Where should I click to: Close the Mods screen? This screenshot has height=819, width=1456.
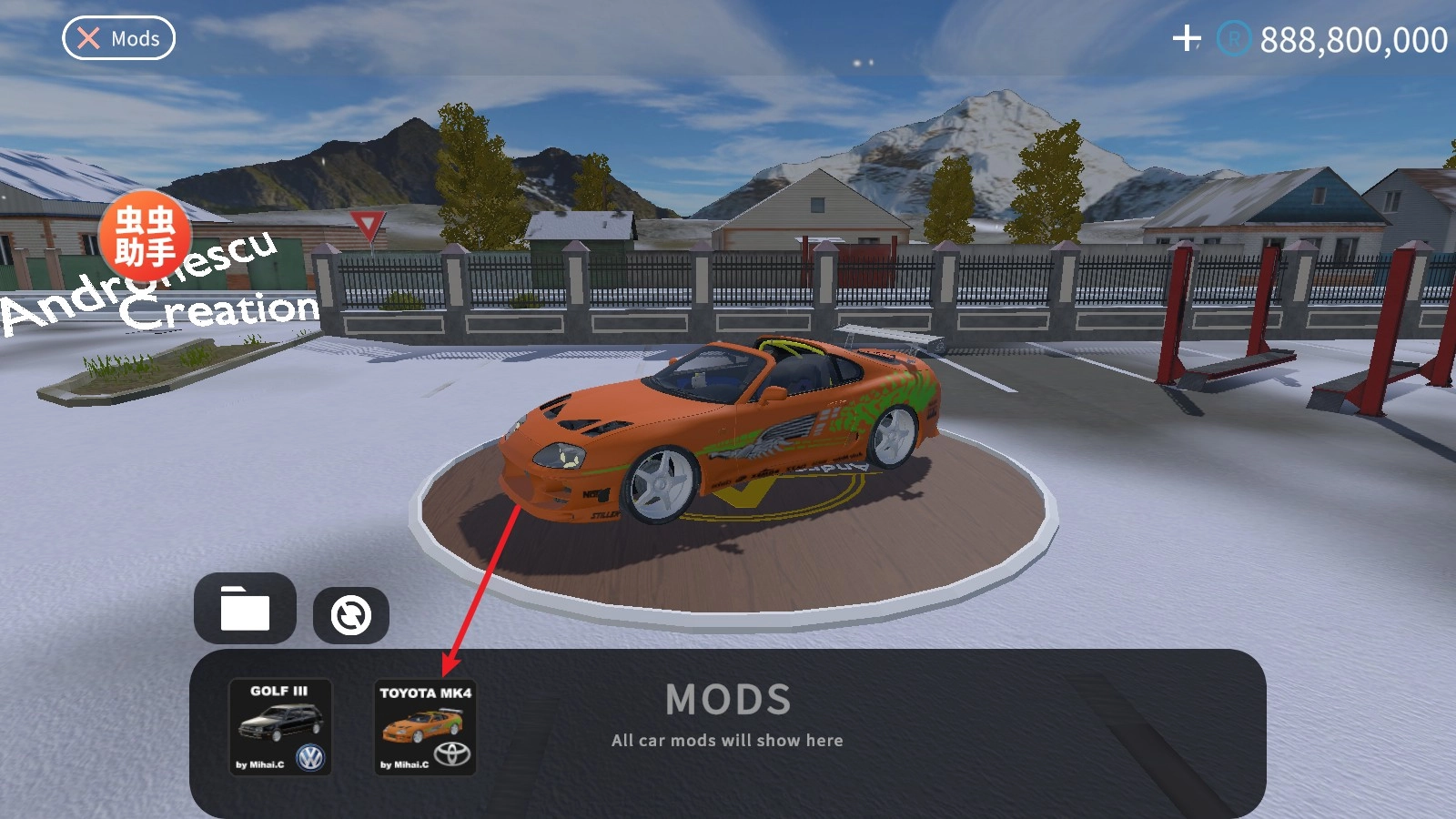[x=118, y=38]
